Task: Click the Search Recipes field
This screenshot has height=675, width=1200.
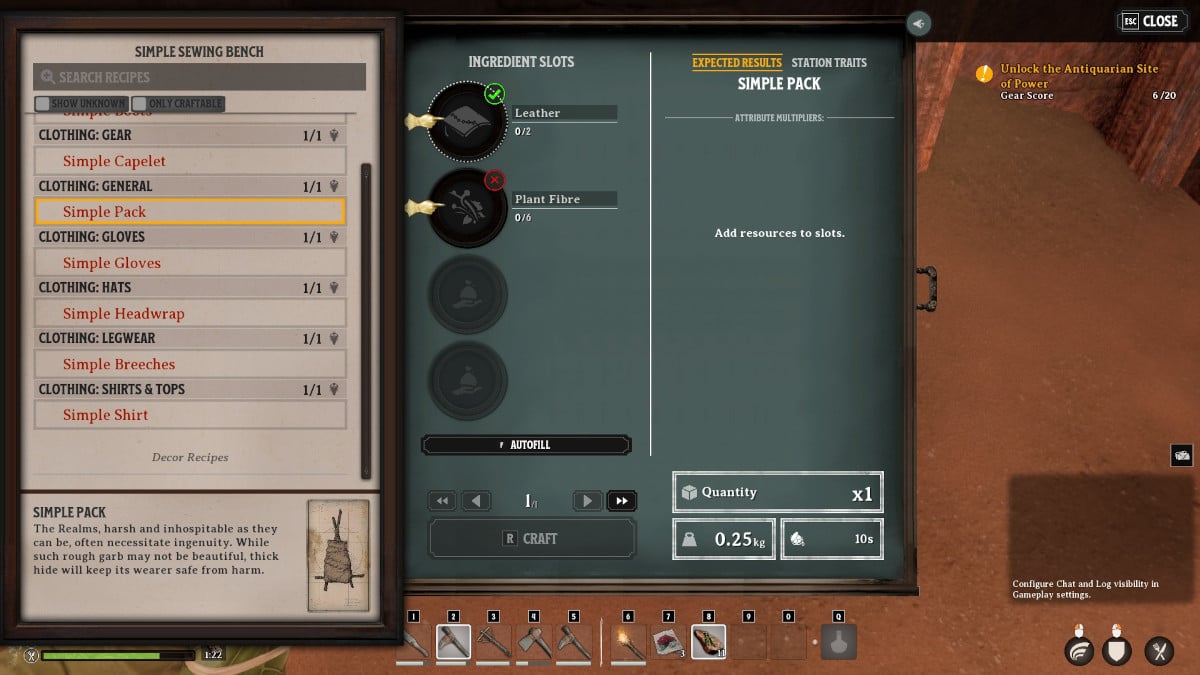Action: click(200, 77)
